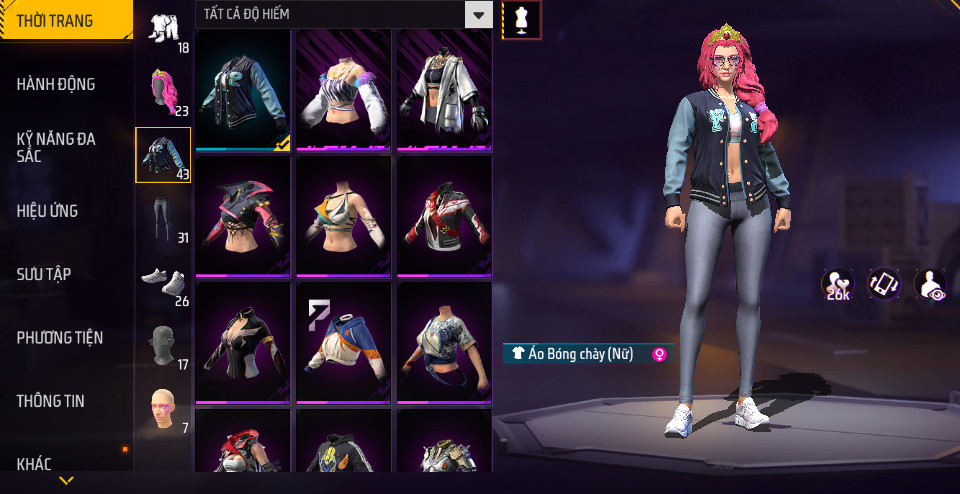Viewport: 960px width, 494px height.
Task: Select the HIỆU ỨNG category
Action: click(x=47, y=211)
